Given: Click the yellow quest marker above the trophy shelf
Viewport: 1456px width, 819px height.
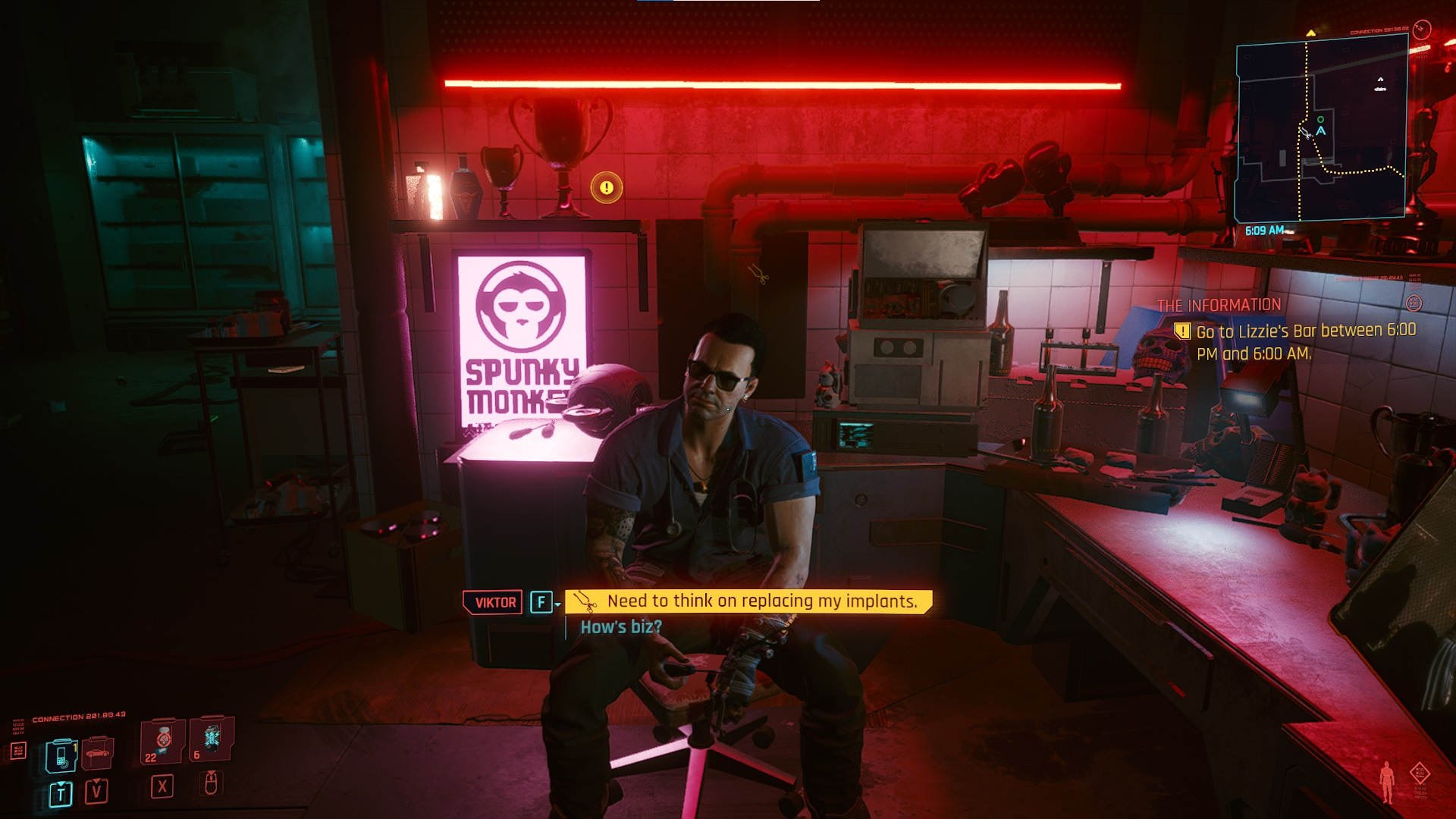Looking at the screenshot, I should (x=607, y=187).
